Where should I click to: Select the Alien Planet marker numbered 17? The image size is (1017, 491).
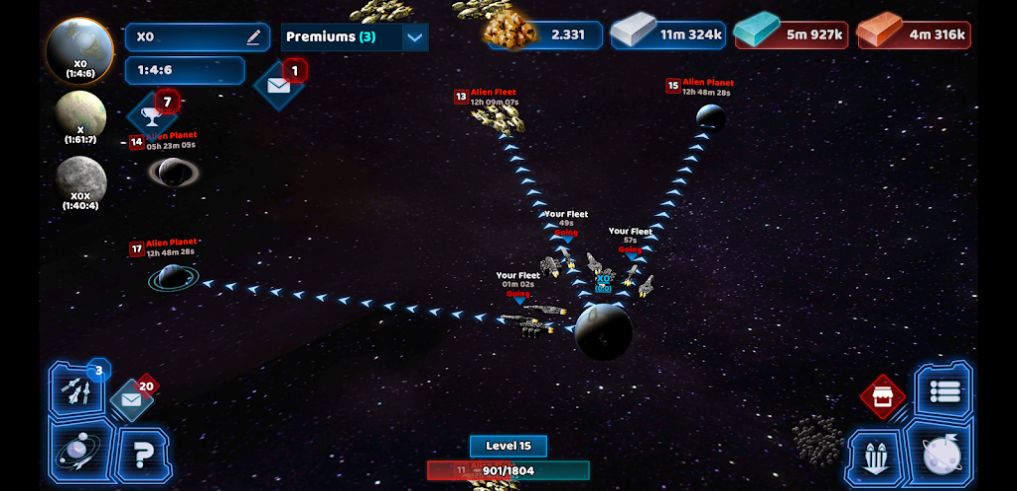(x=172, y=276)
